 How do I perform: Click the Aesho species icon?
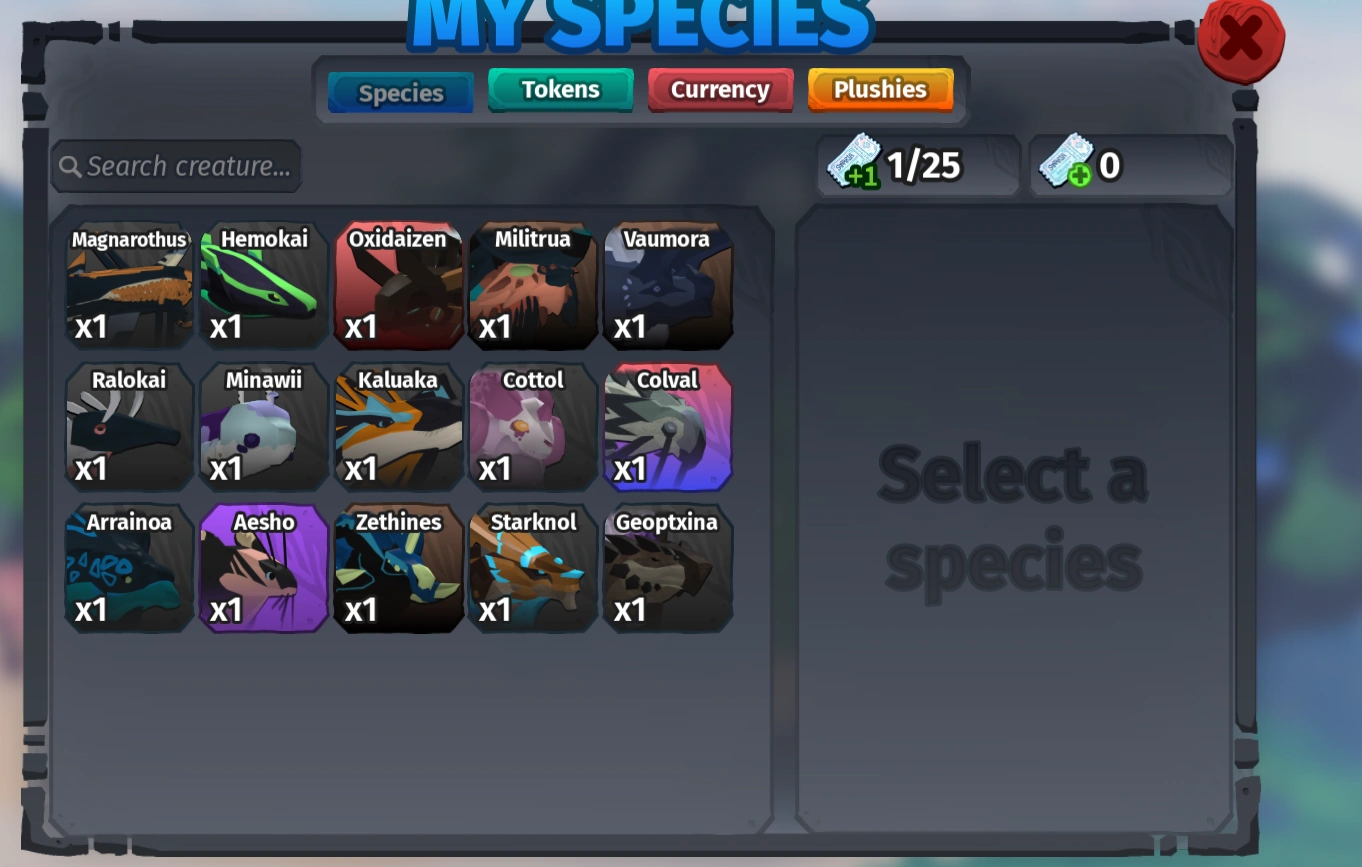262,568
